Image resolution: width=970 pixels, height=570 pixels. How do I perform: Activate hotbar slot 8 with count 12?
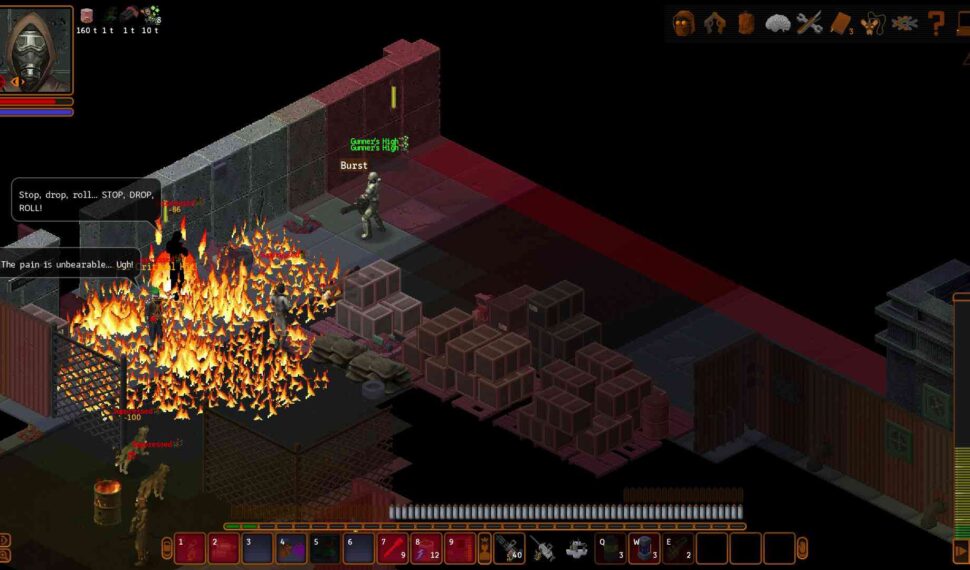pos(427,548)
